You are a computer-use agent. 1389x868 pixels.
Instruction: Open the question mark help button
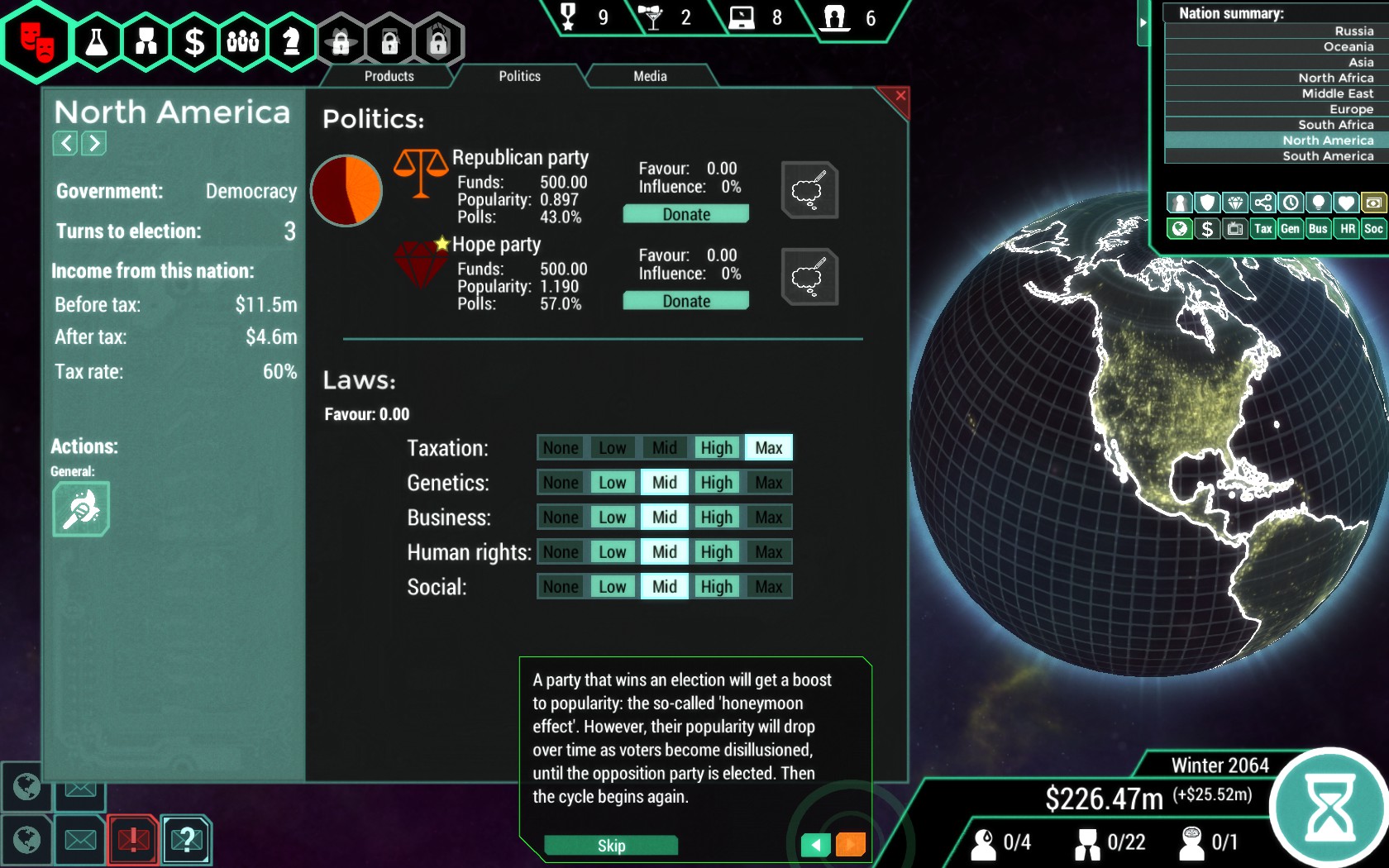tap(187, 840)
